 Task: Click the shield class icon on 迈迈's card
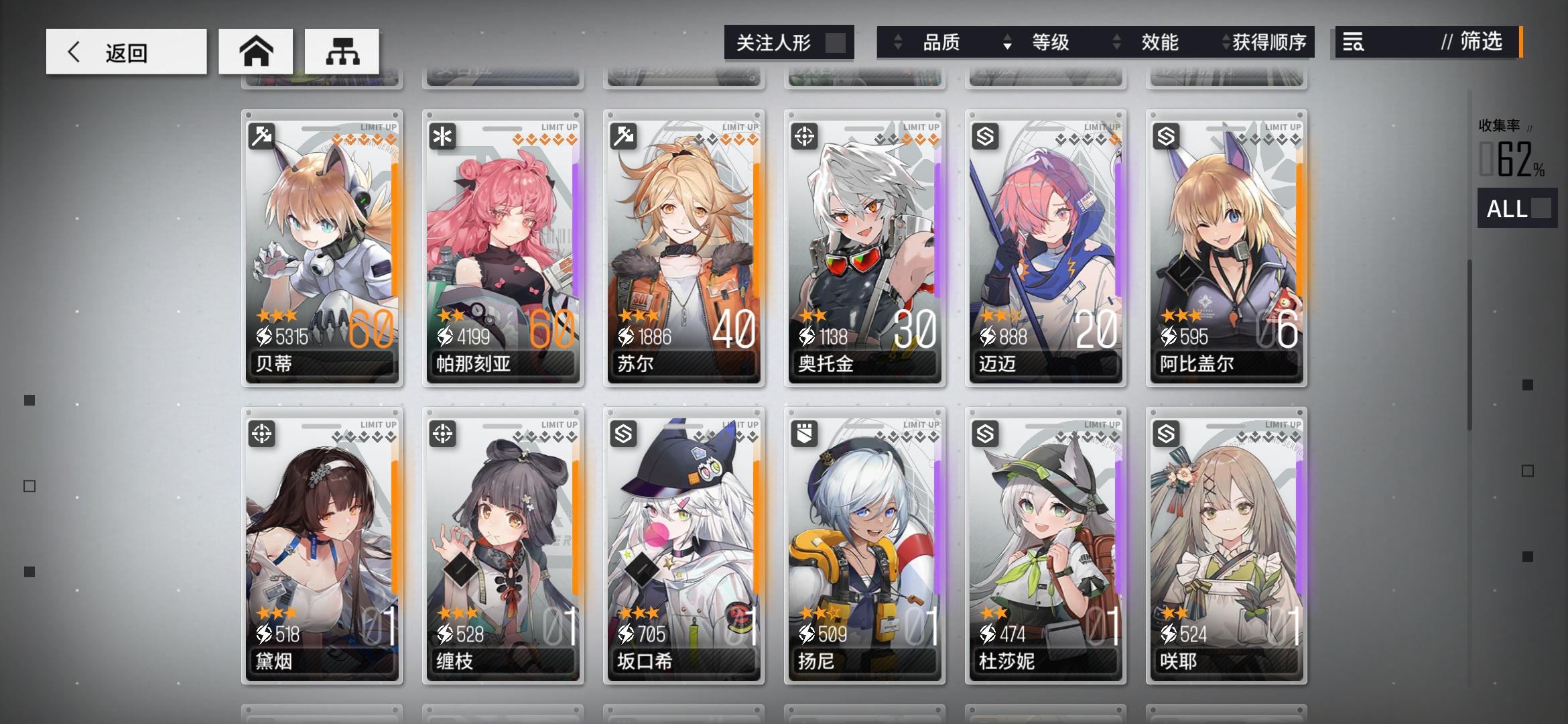coord(984,135)
